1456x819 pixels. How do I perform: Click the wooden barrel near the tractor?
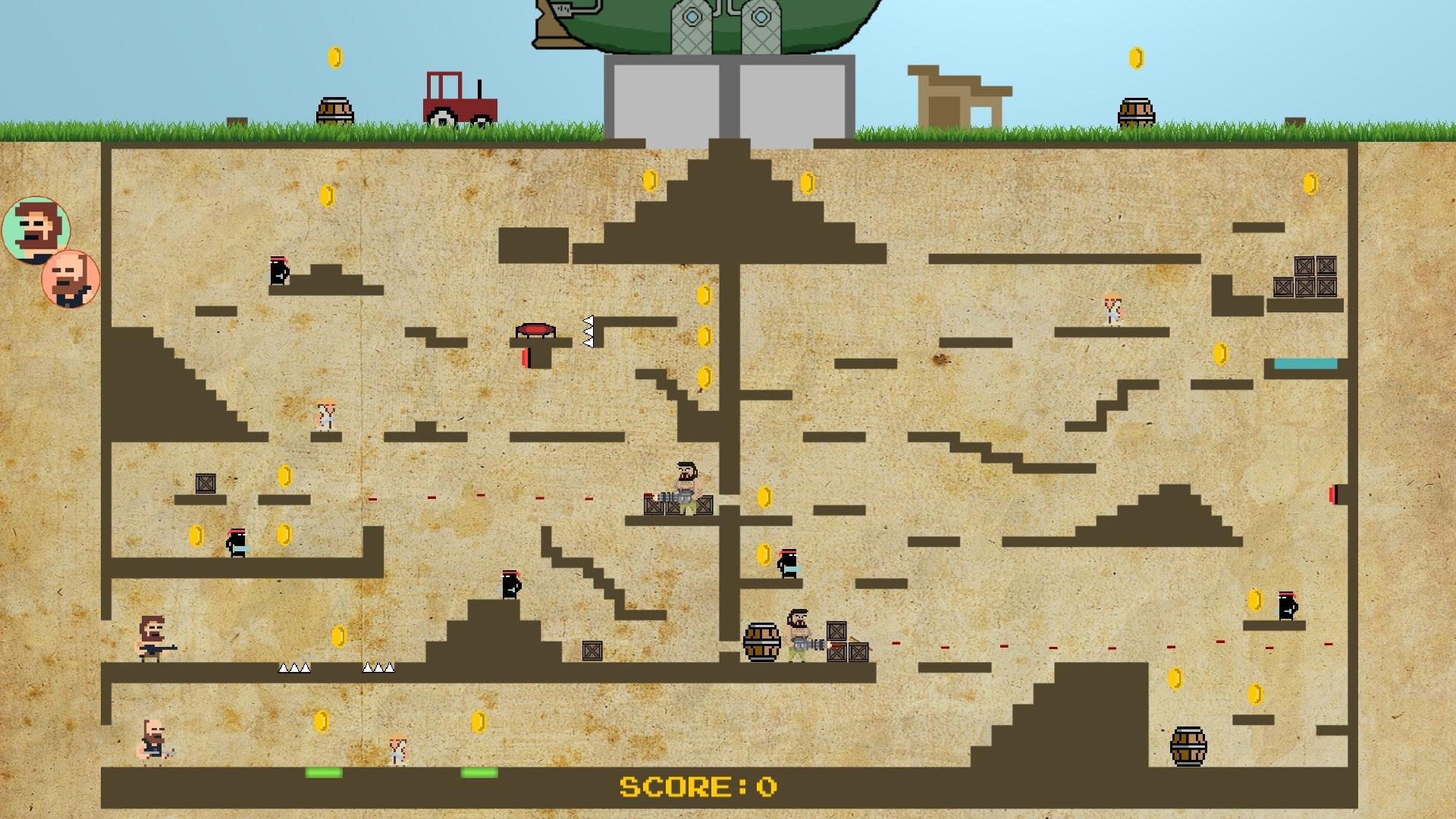334,110
